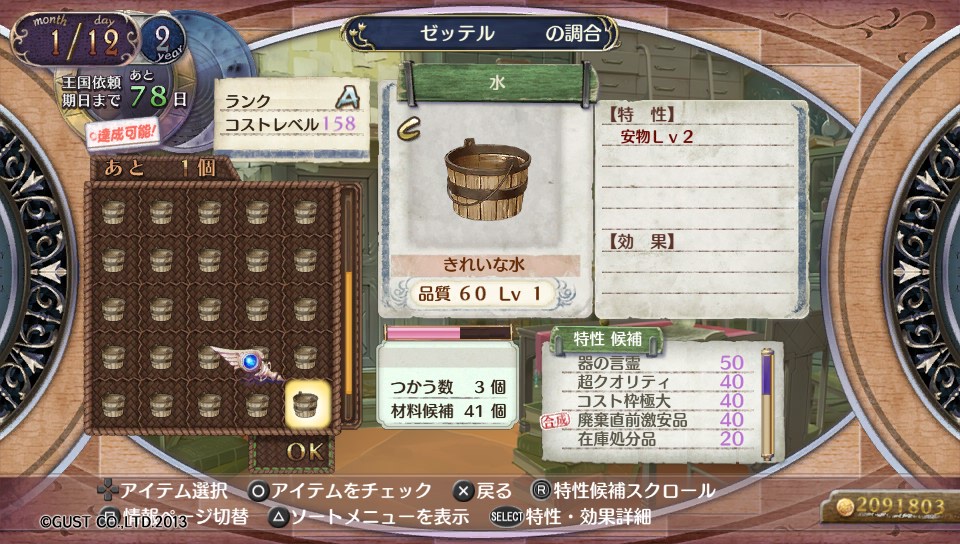
Task: Select the highlighted water bucket slot
Action: [306, 405]
